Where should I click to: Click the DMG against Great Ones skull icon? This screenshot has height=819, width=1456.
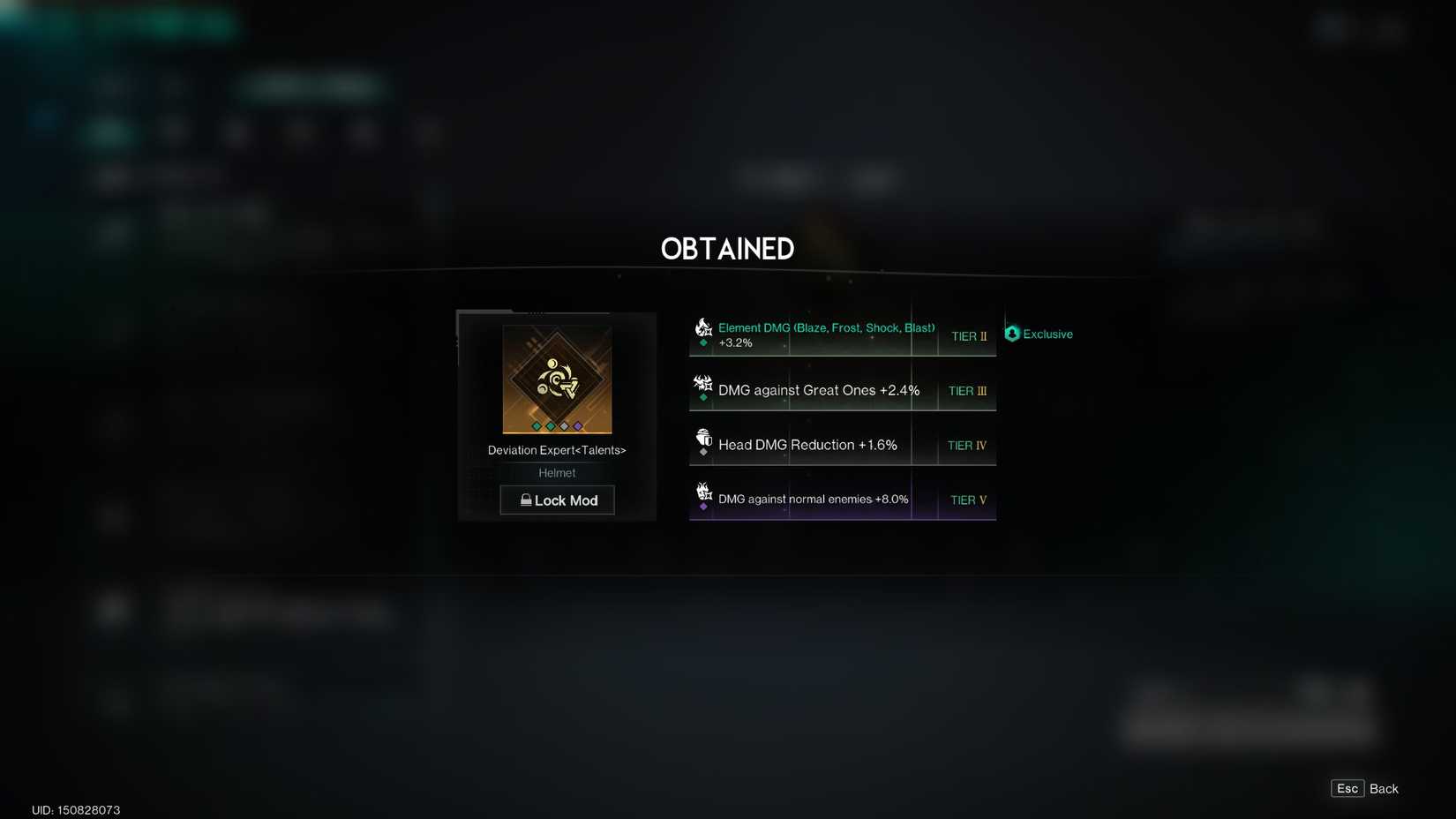click(703, 382)
